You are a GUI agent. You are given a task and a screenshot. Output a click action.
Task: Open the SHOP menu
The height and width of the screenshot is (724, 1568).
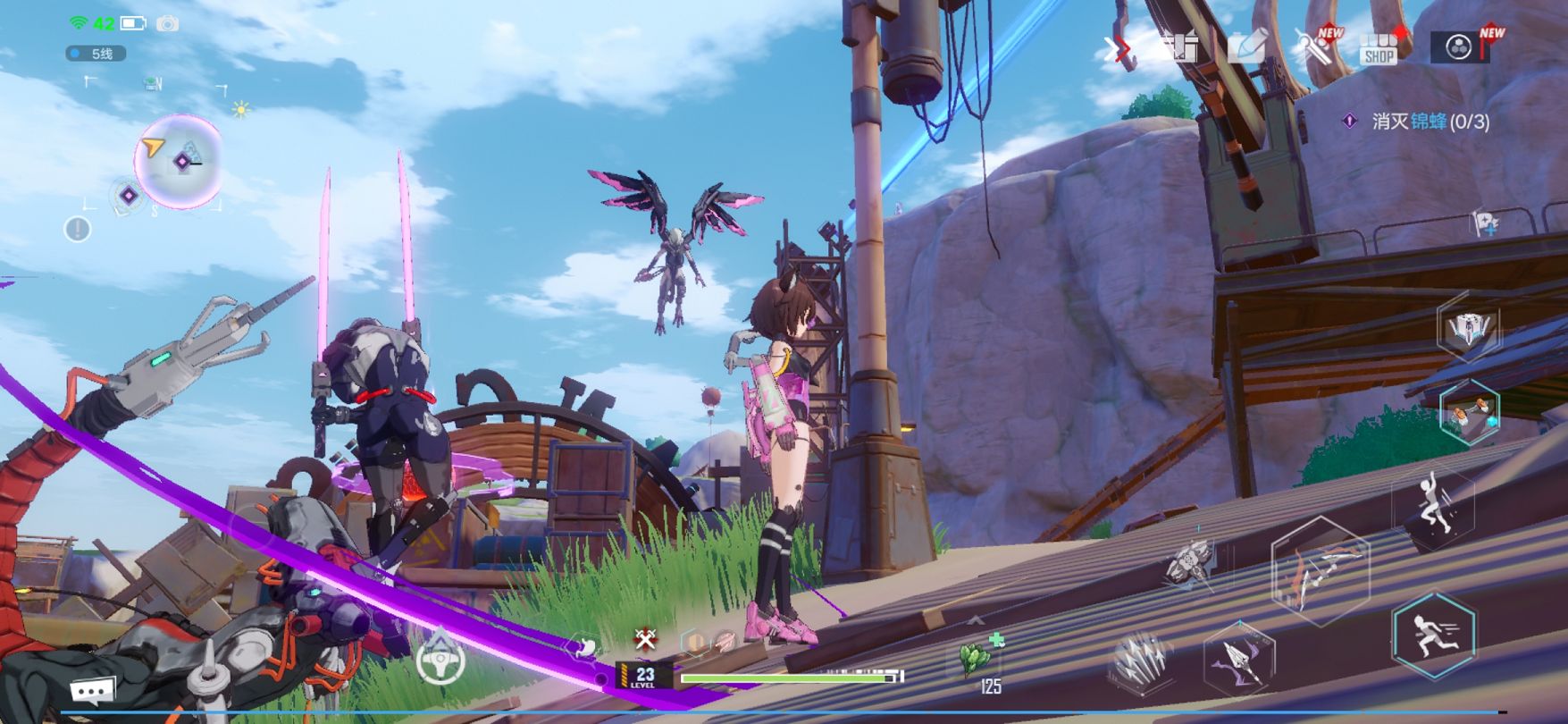tap(1379, 47)
